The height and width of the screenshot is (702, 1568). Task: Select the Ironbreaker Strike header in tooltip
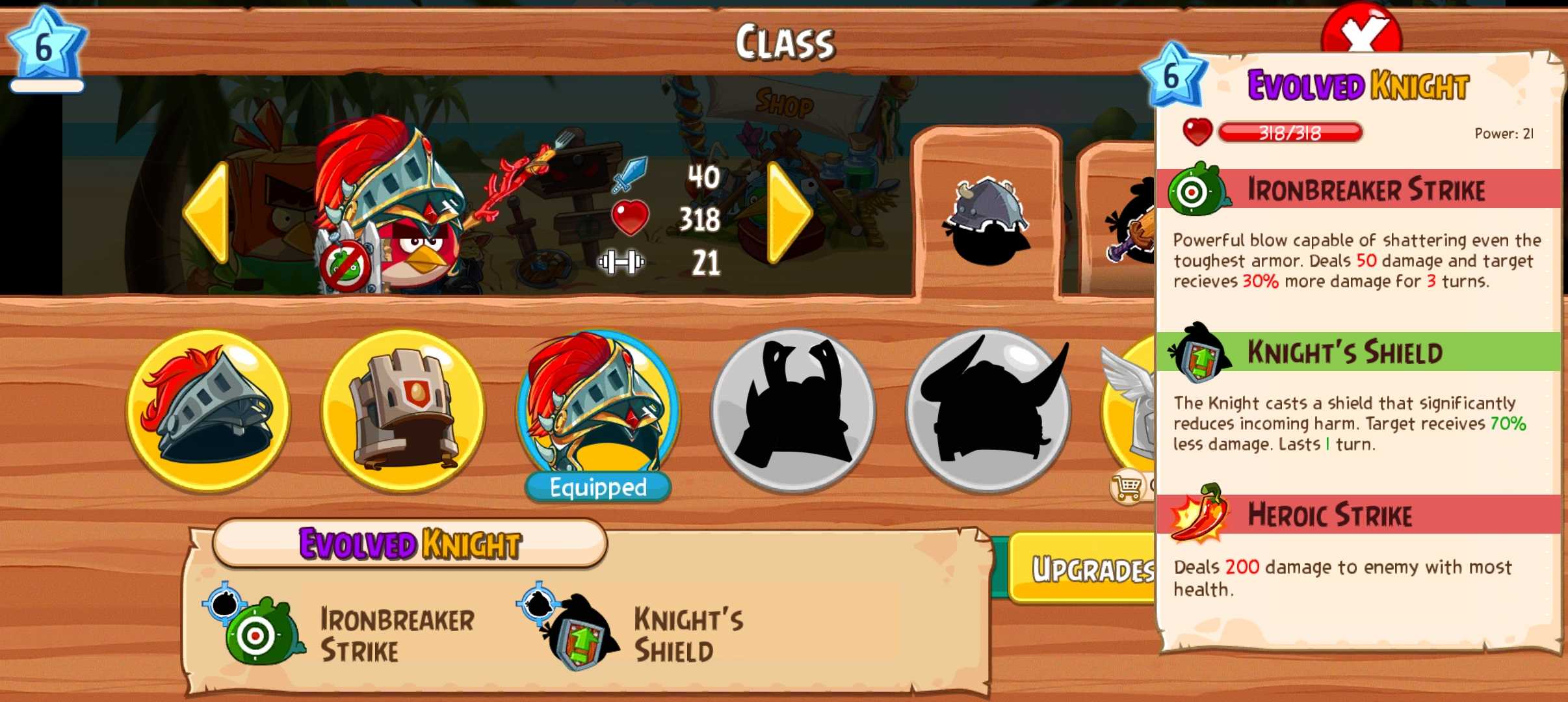pyautogui.click(x=1365, y=190)
